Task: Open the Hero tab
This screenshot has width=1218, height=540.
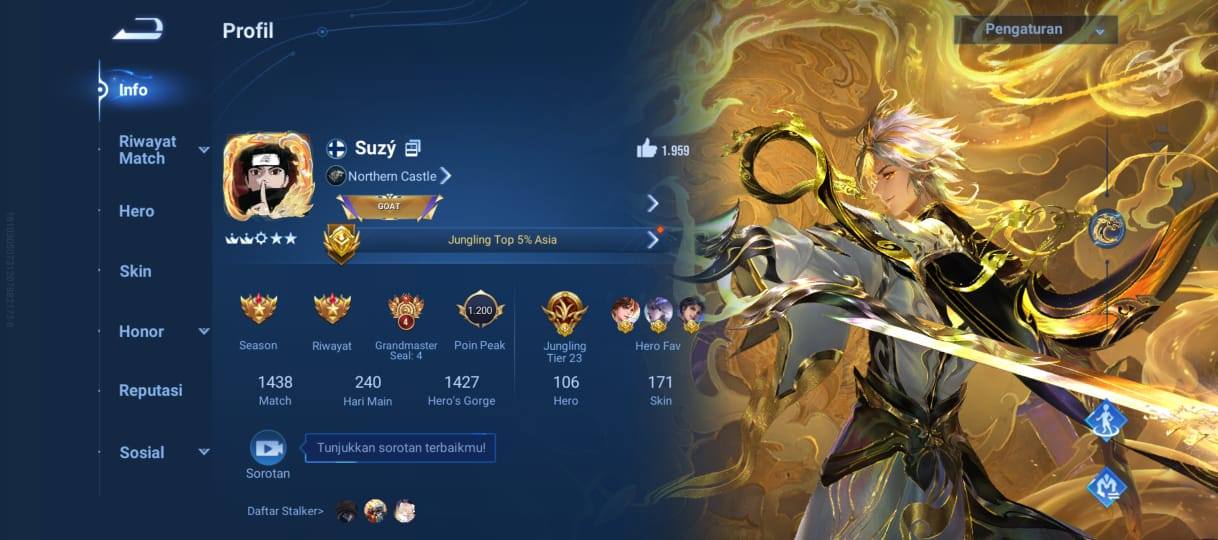Action: (x=136, y=211)
